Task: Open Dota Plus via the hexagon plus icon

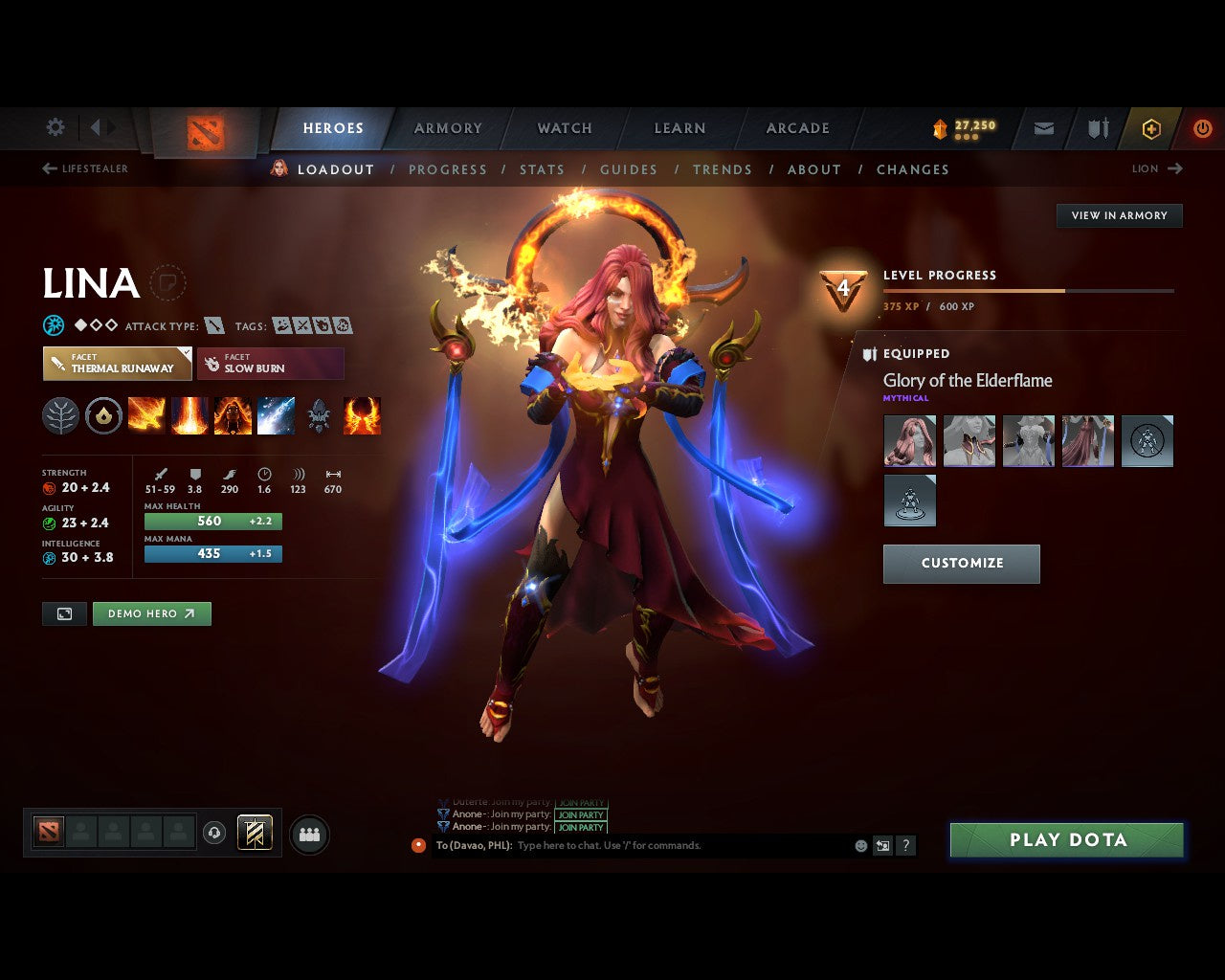Action: (x=1151, y=128)
